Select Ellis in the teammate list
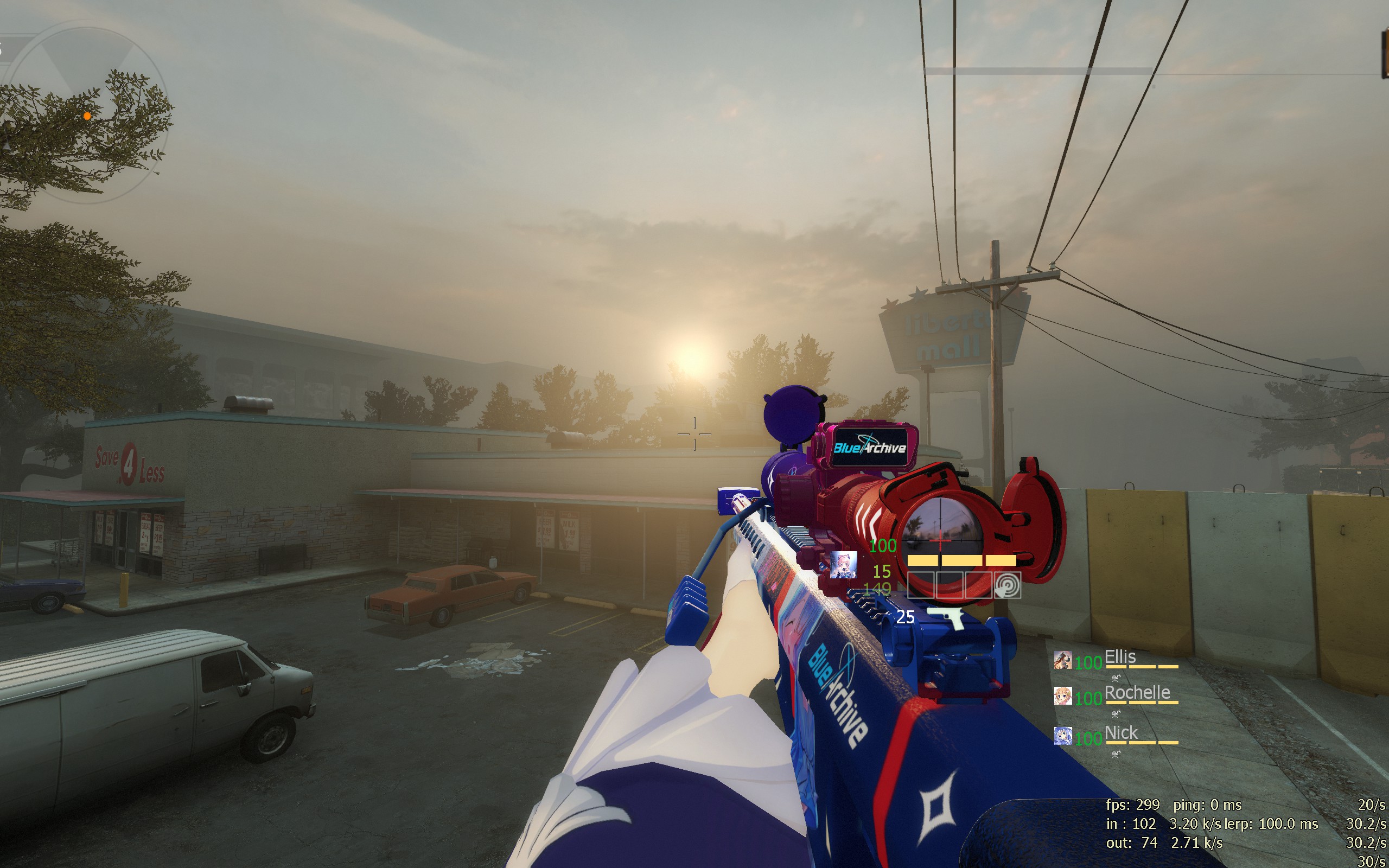The height and width of the screenshot is (868, 1389). pyautogui.click(x=1120, y=657)
